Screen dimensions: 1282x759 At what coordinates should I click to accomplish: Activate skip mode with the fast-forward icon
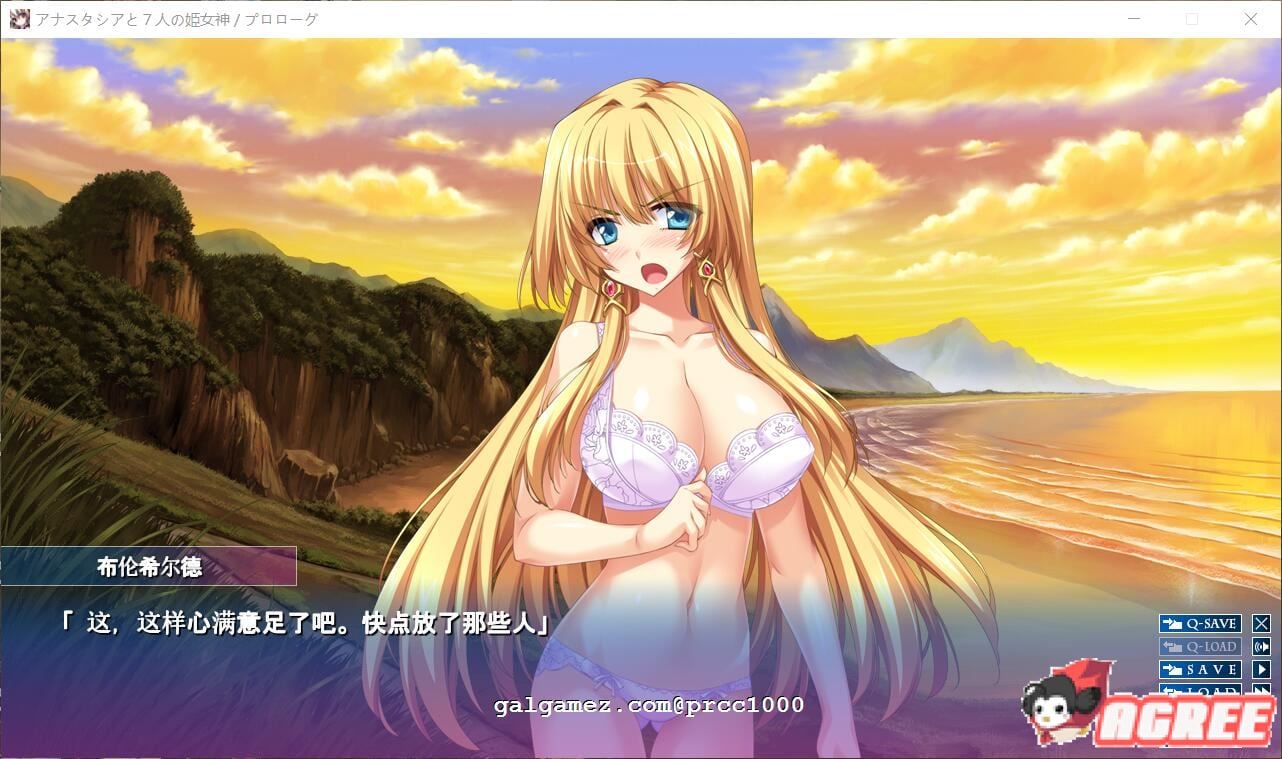(1262, 691)
